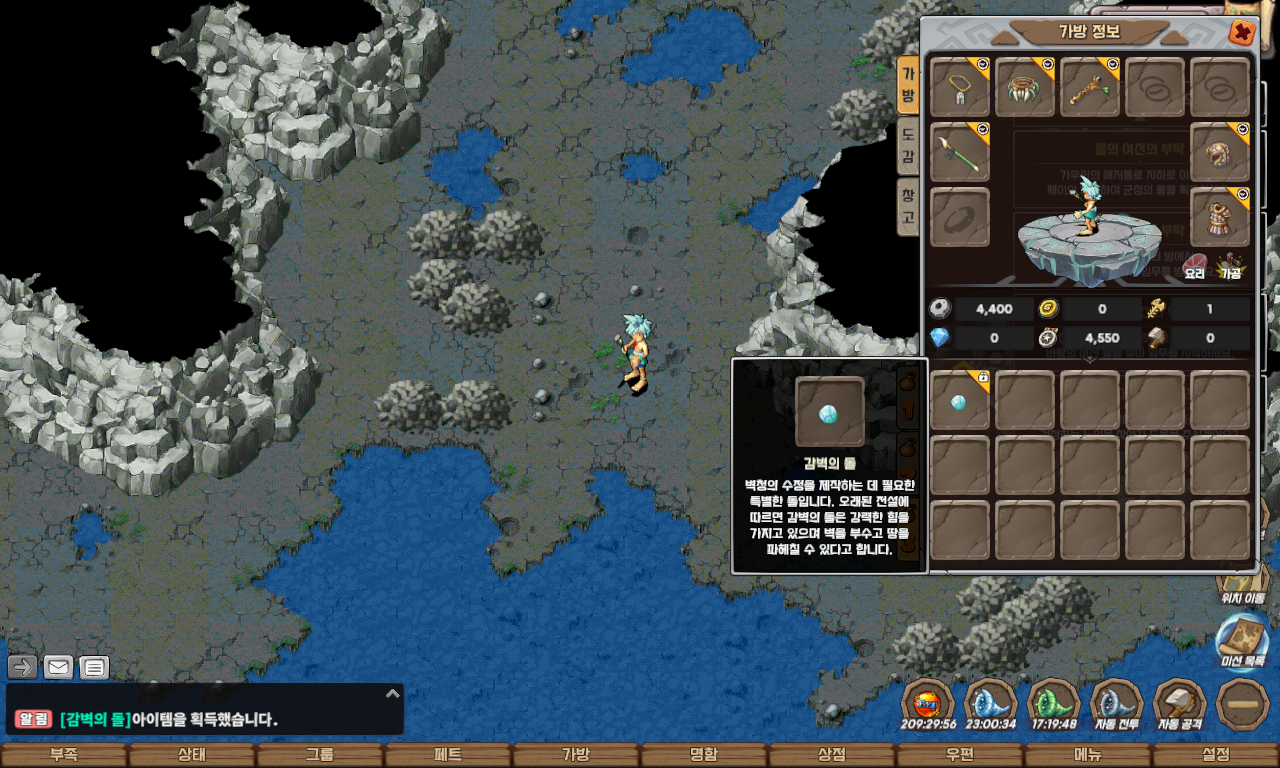This screenshot has height=768, width=1280.
Task: Open the 부족 tribe menu
Action: 64,755
